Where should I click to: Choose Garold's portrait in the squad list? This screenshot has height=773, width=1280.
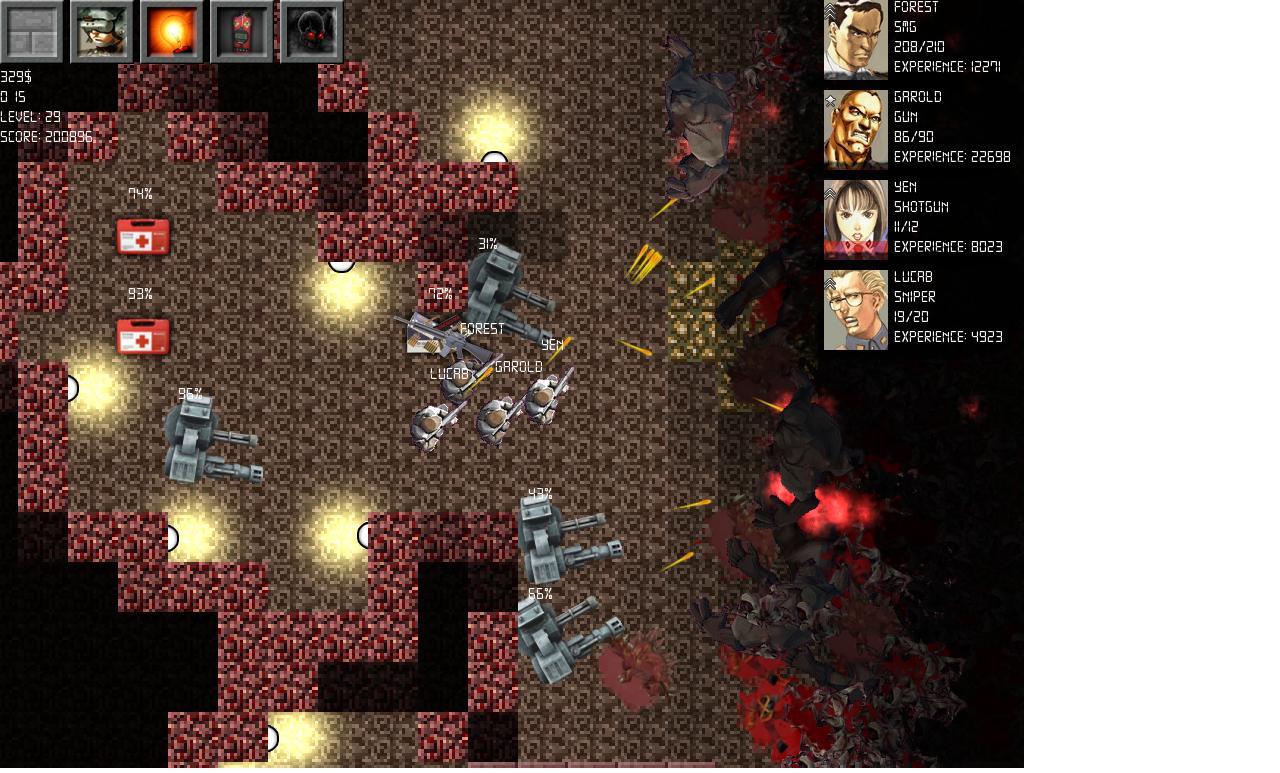click(x=855, y=129)
